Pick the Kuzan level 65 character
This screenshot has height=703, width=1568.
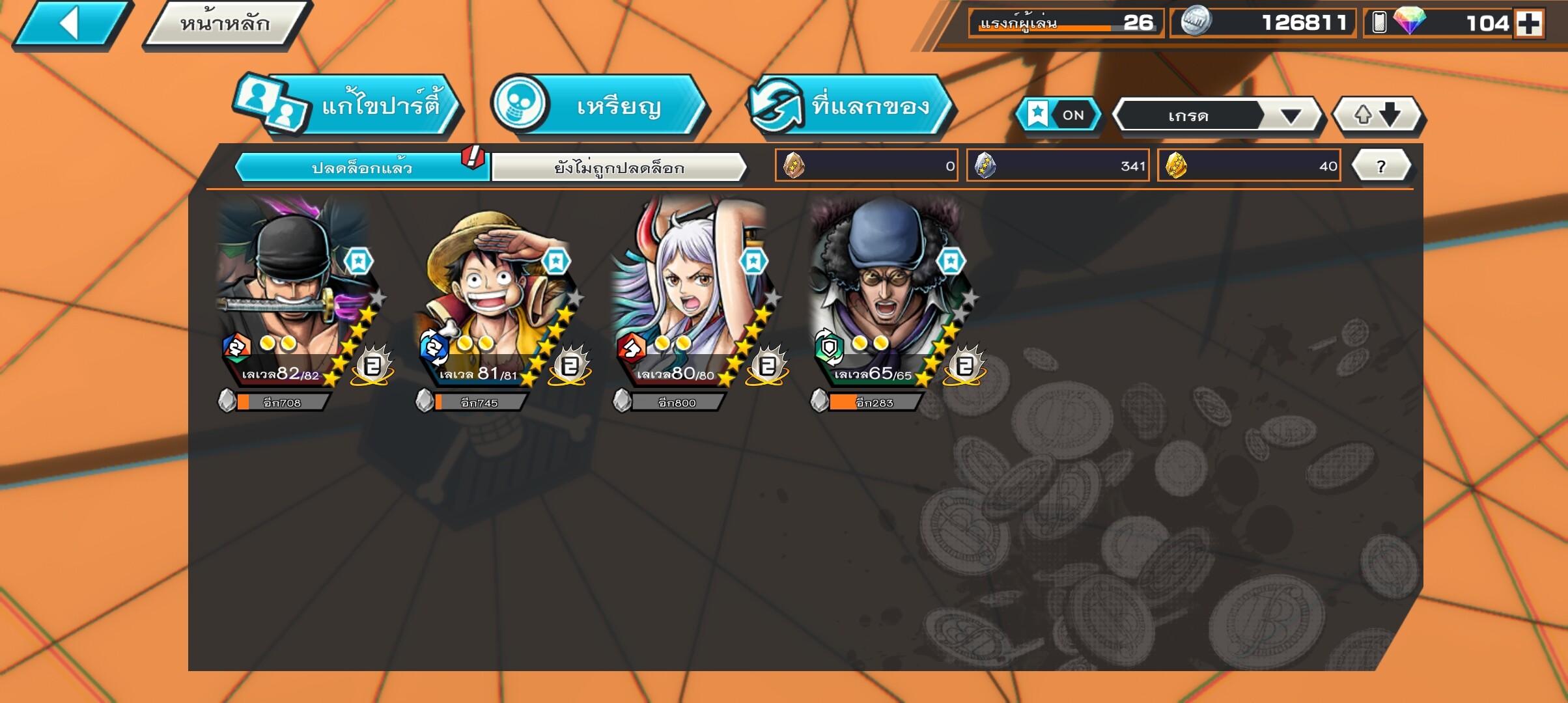point(882,293)
